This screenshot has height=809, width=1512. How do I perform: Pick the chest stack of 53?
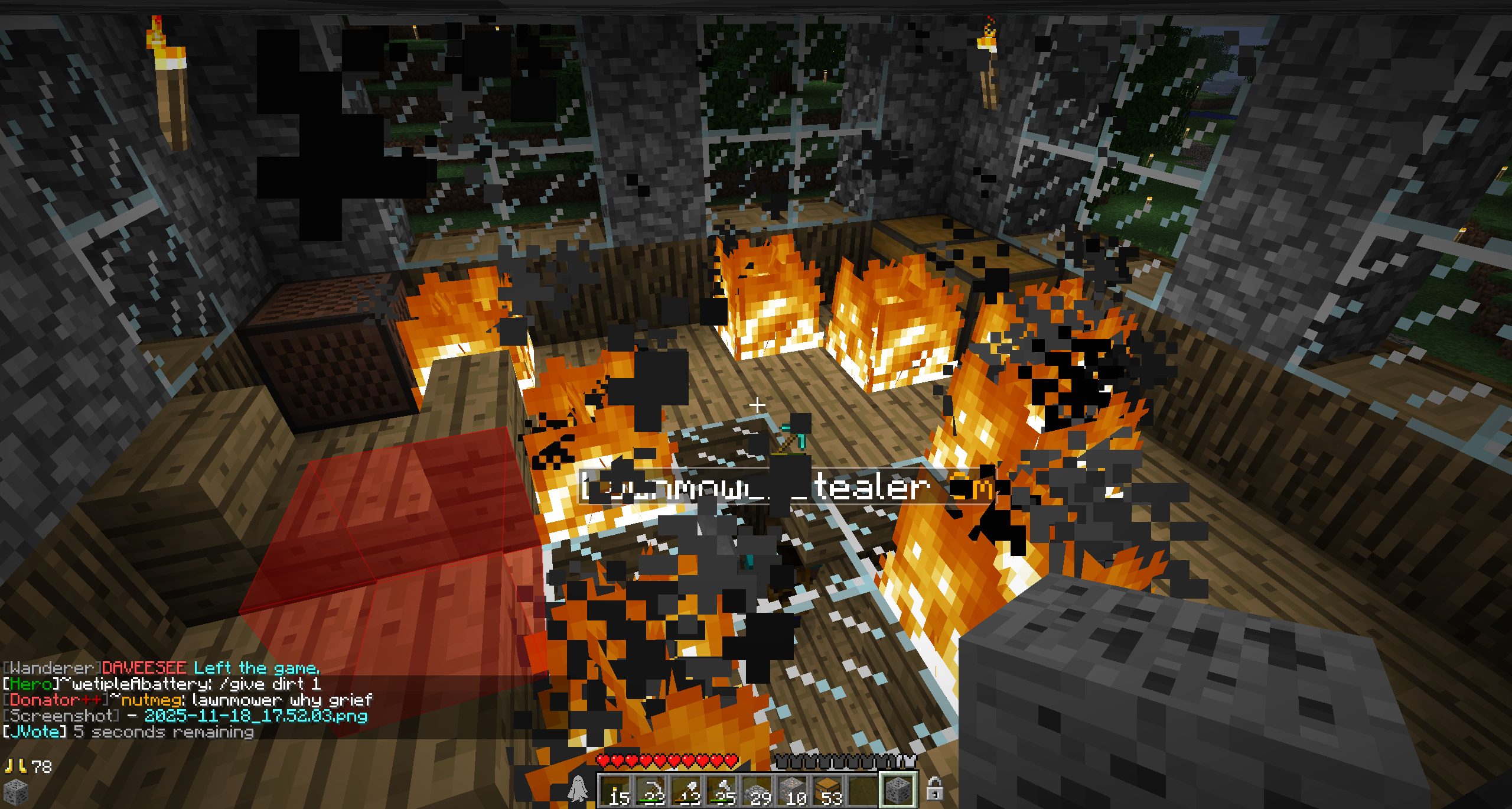click(x=828, y=790)
